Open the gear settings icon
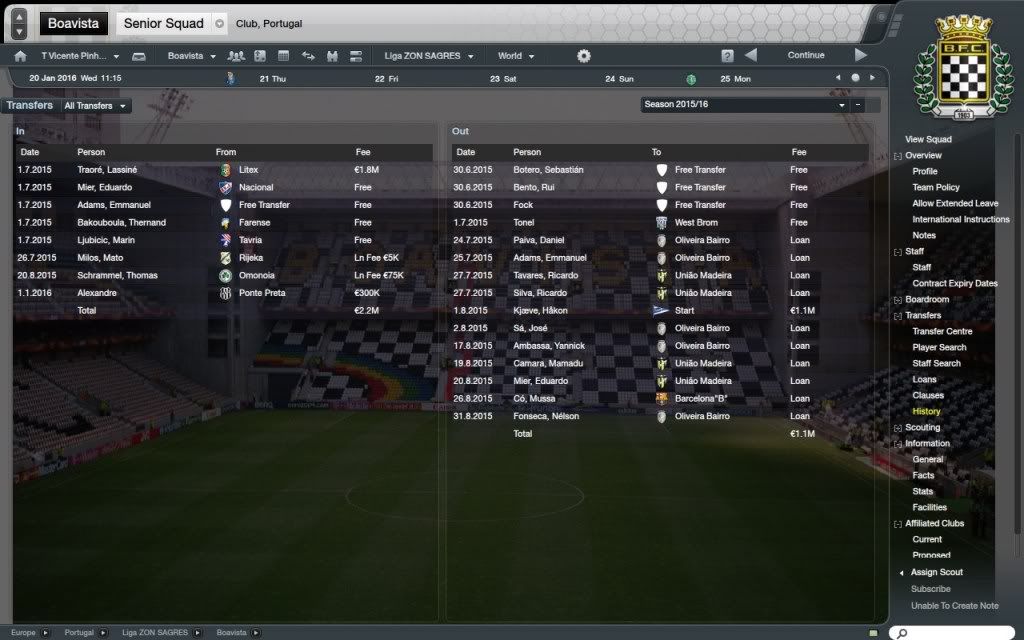Screen dimensions: 1024x640 (584, 56)
